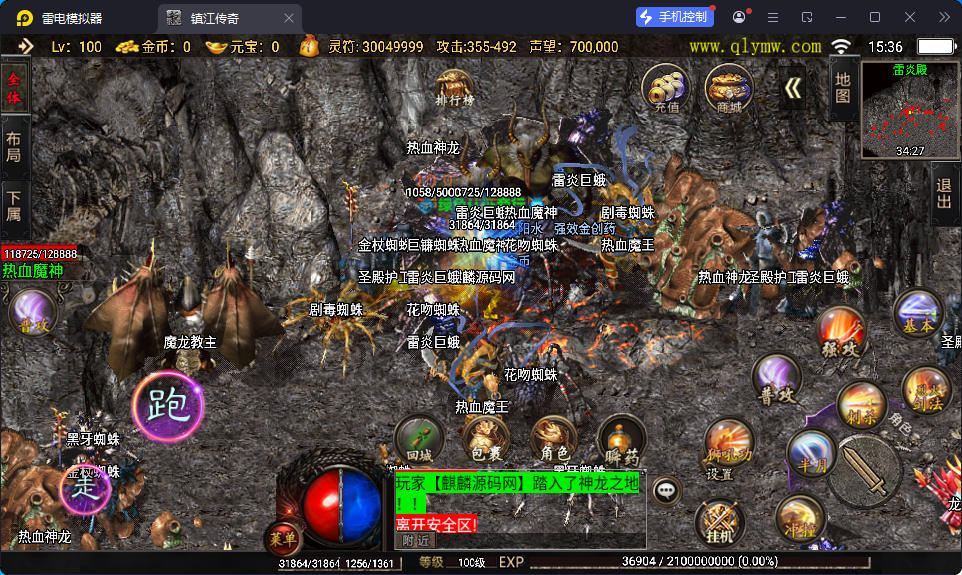
Task: Open the 菜单 menu button
Action: (283, 539)
